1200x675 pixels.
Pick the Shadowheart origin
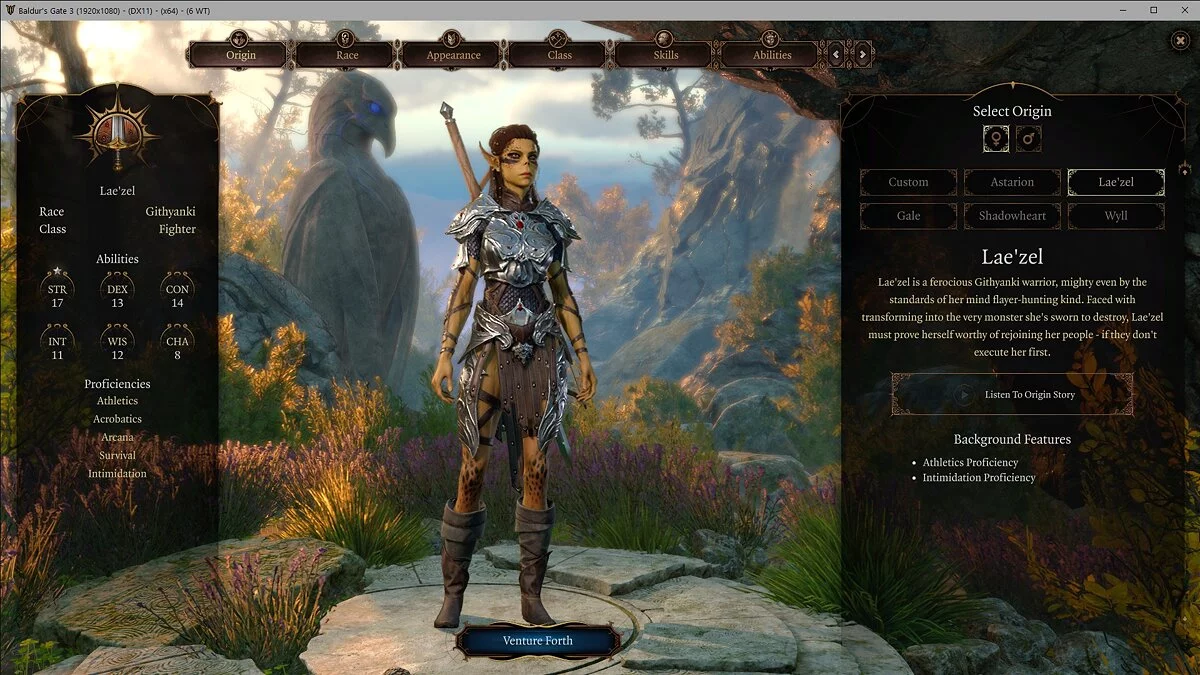1012,216
